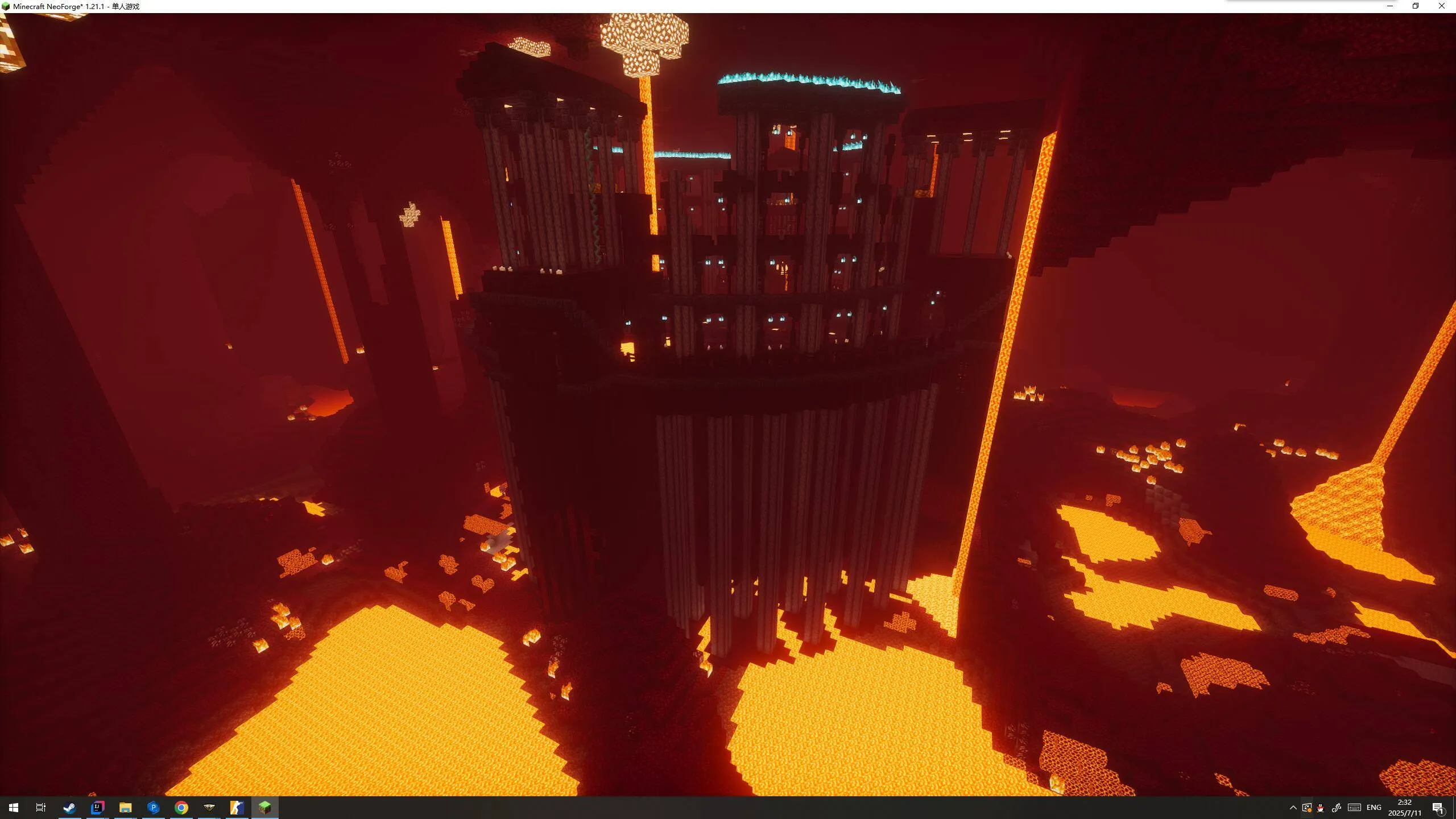Select the running Minecraft grass block taskbar icon
The width and height of the screenshot is (1456, 819).
click(264, 806)
